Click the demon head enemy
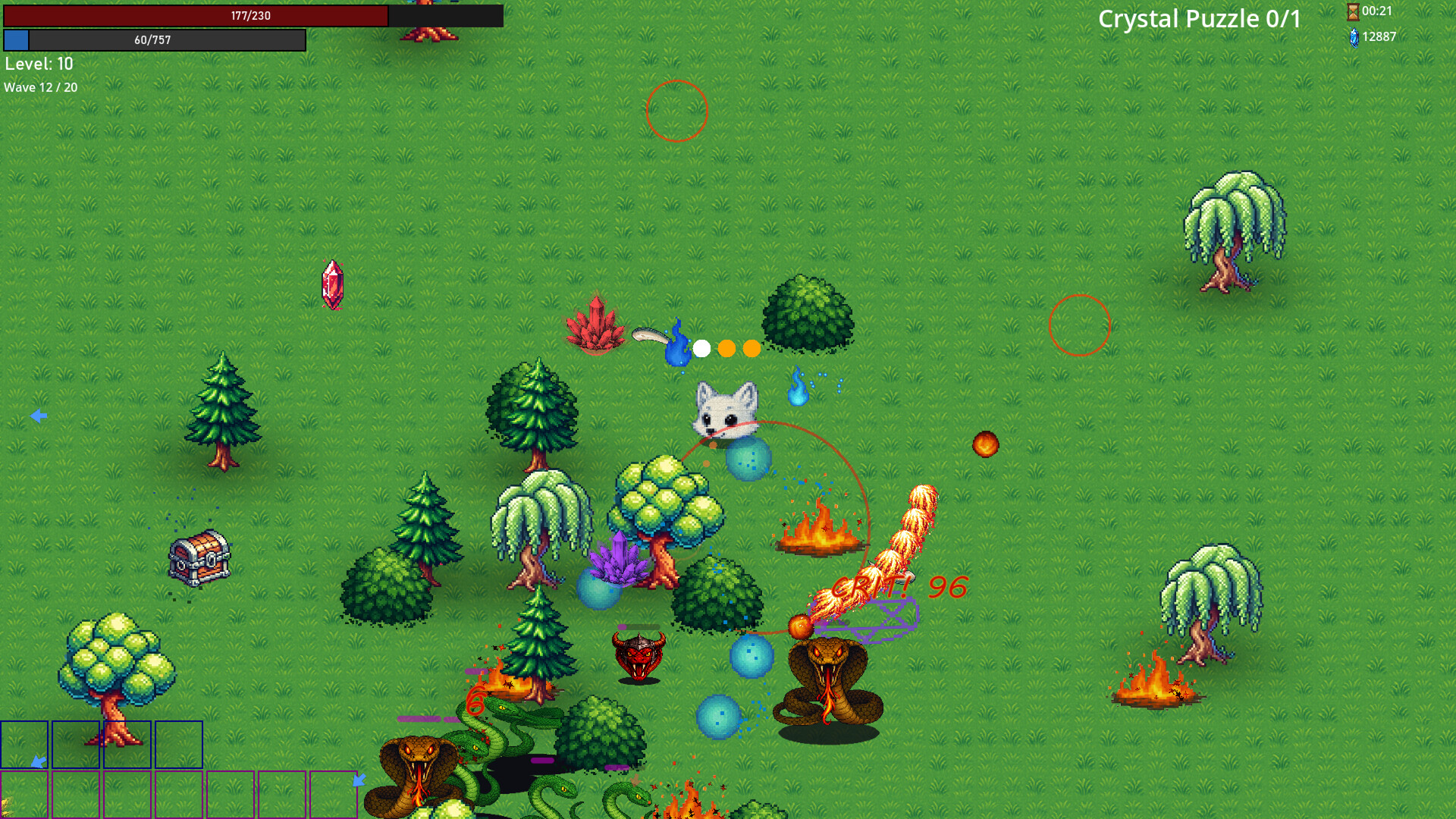This screenshot has height=819, width=1456. (x=639, y=654)
